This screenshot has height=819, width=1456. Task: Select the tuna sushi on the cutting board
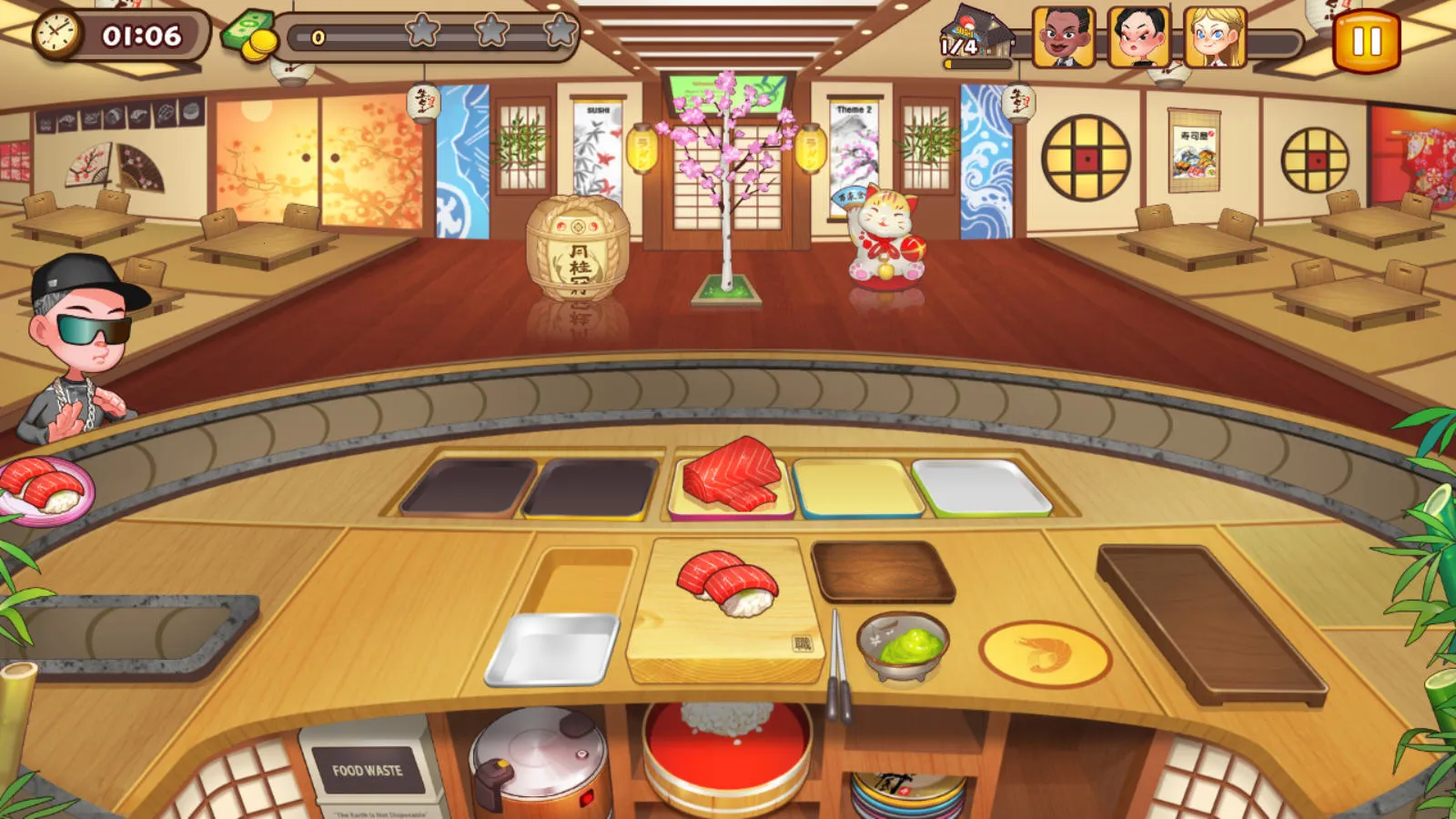pos(727,582)
